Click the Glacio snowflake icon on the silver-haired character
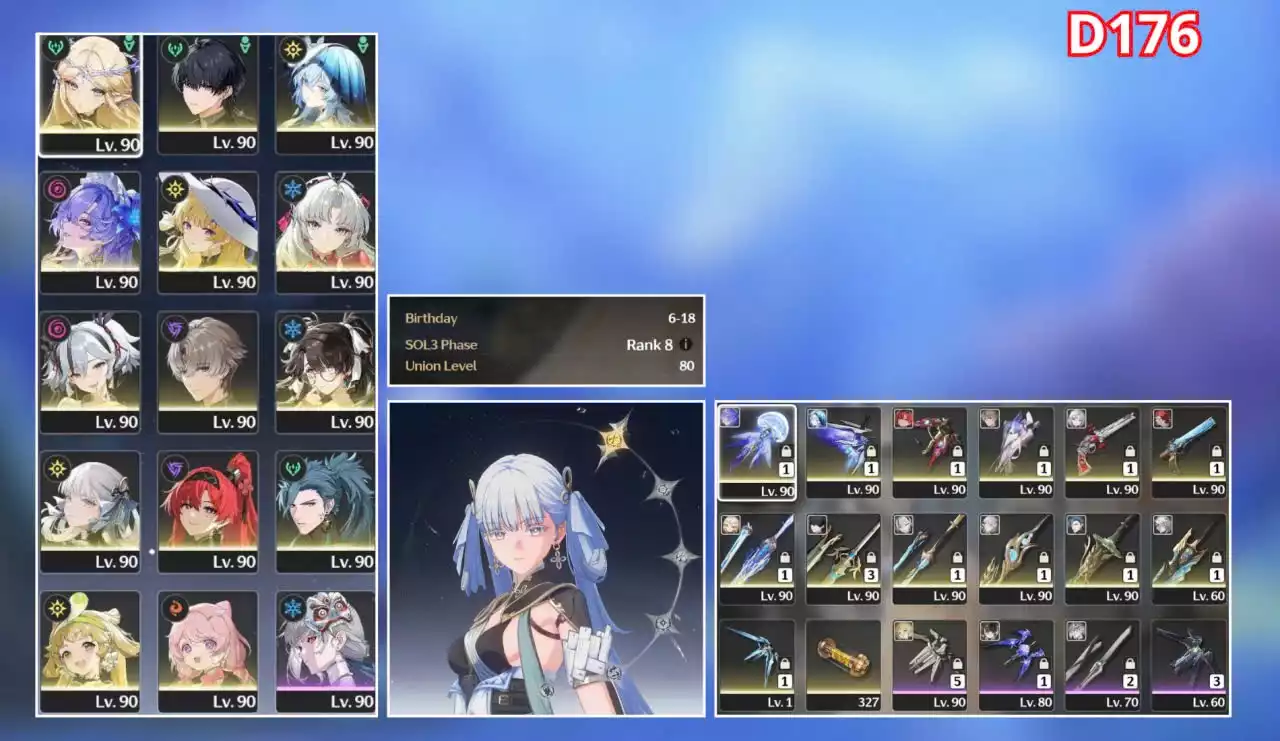Viewport: 1280px width, 741px height. [293, 189]
